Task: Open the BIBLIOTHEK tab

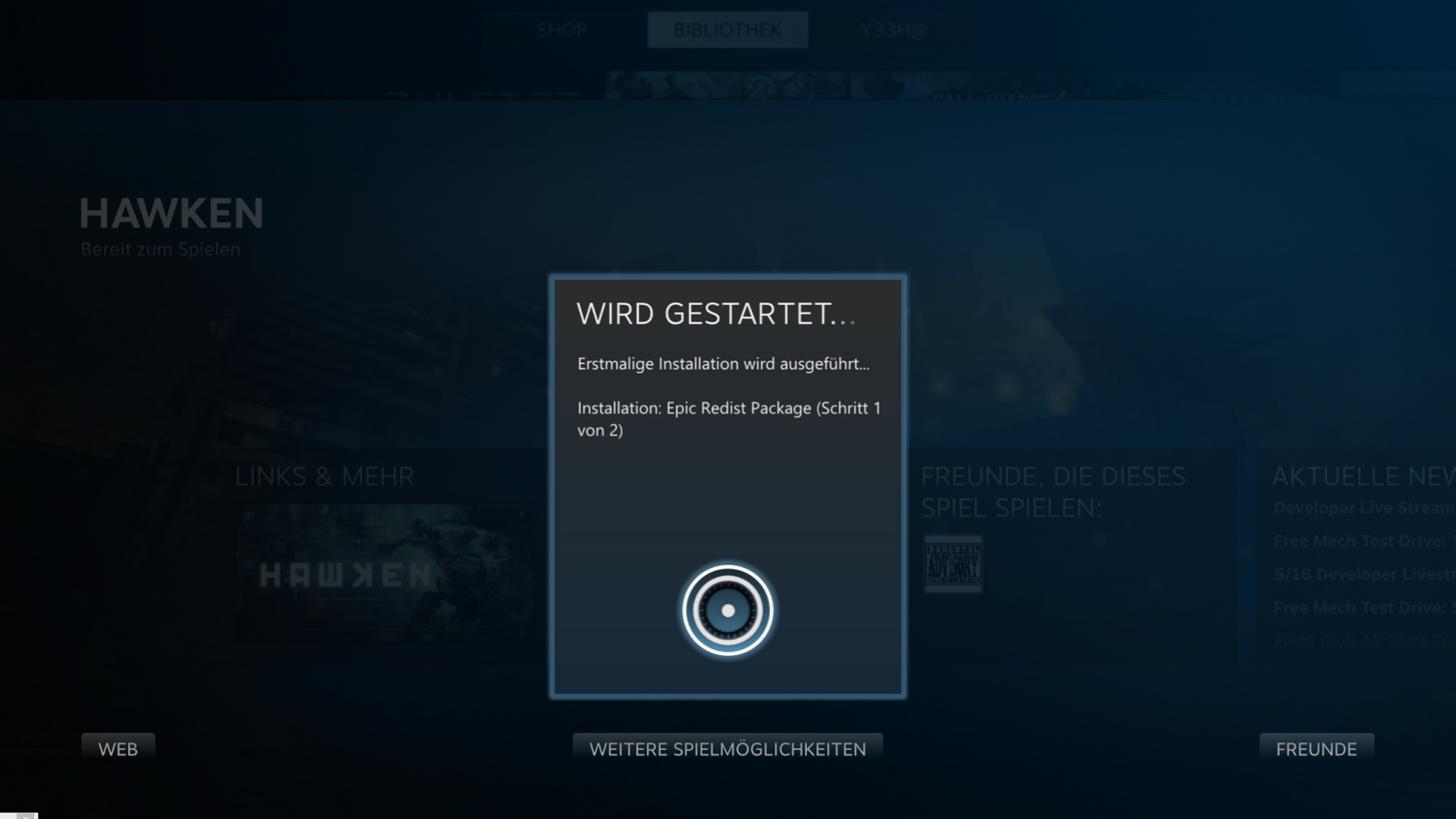Action: [727, 29]
